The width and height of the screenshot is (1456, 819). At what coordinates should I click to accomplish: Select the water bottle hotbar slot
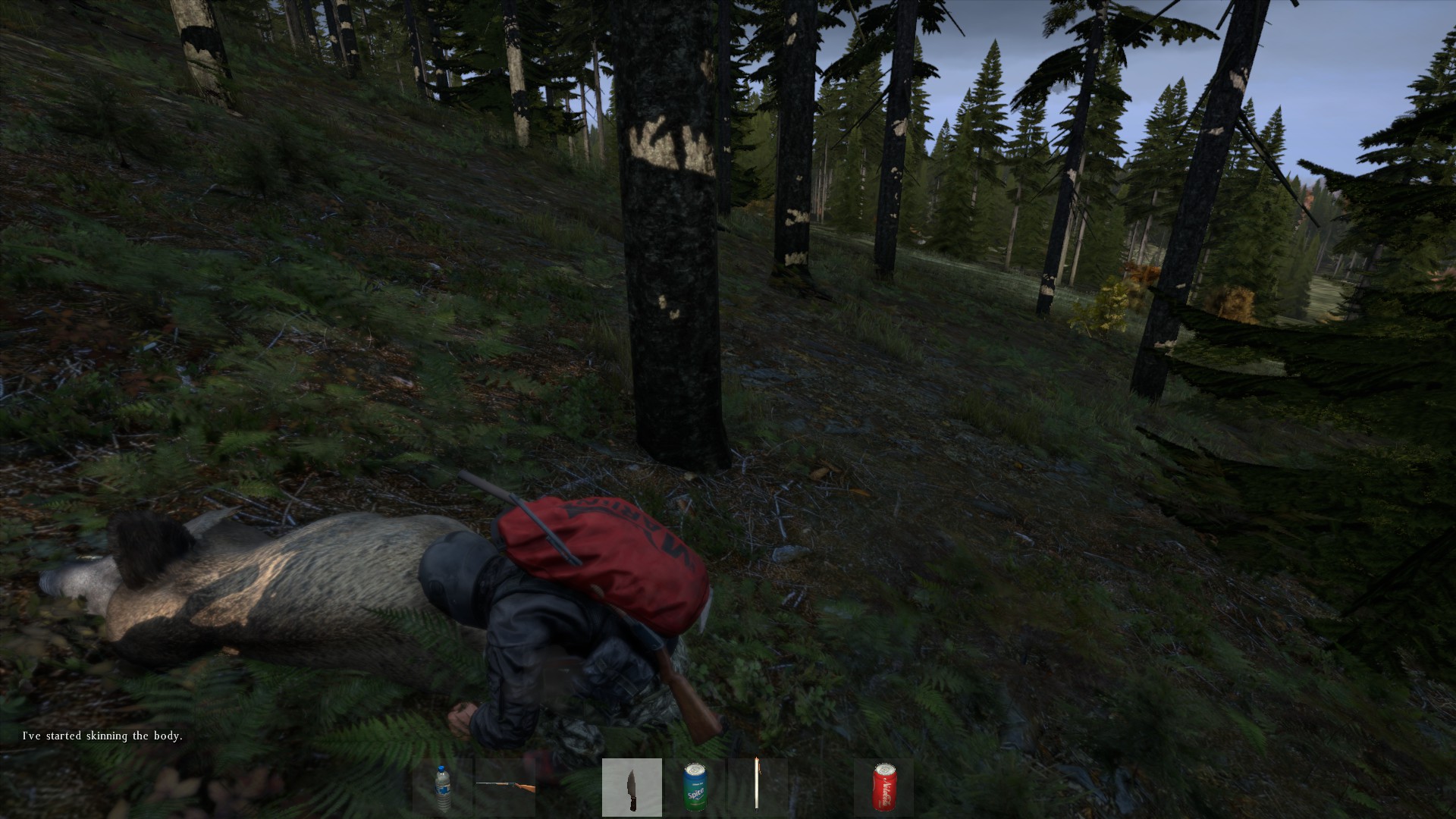443,787
